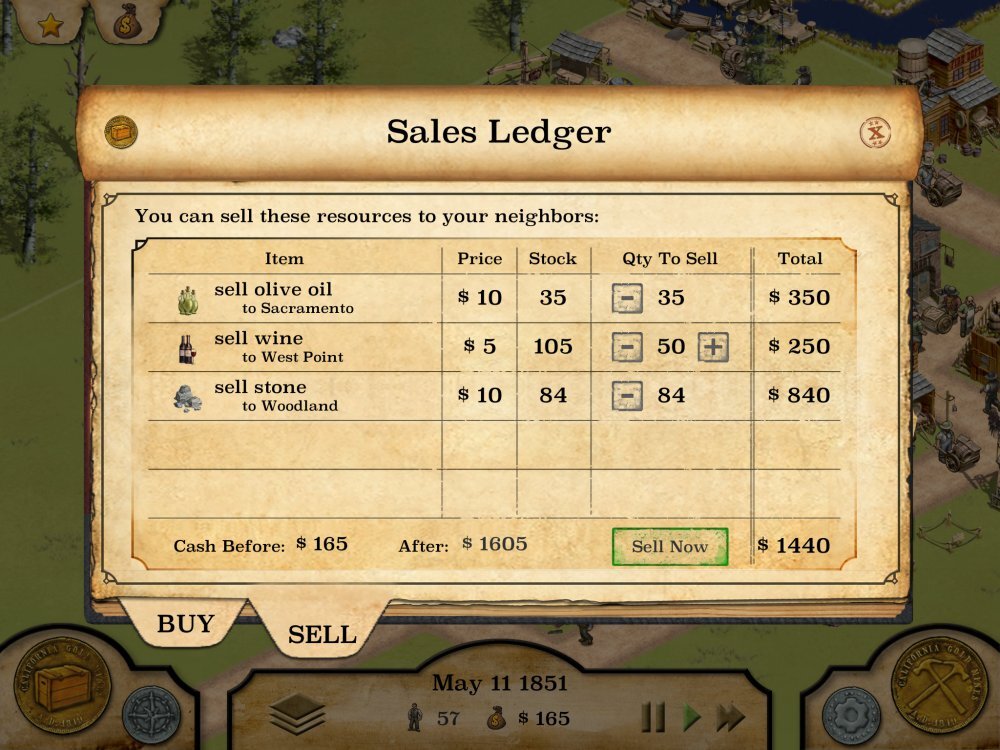1000x750 pixels.
Task: Reduce wine quantity with minus button
Action: pos(627,347)
